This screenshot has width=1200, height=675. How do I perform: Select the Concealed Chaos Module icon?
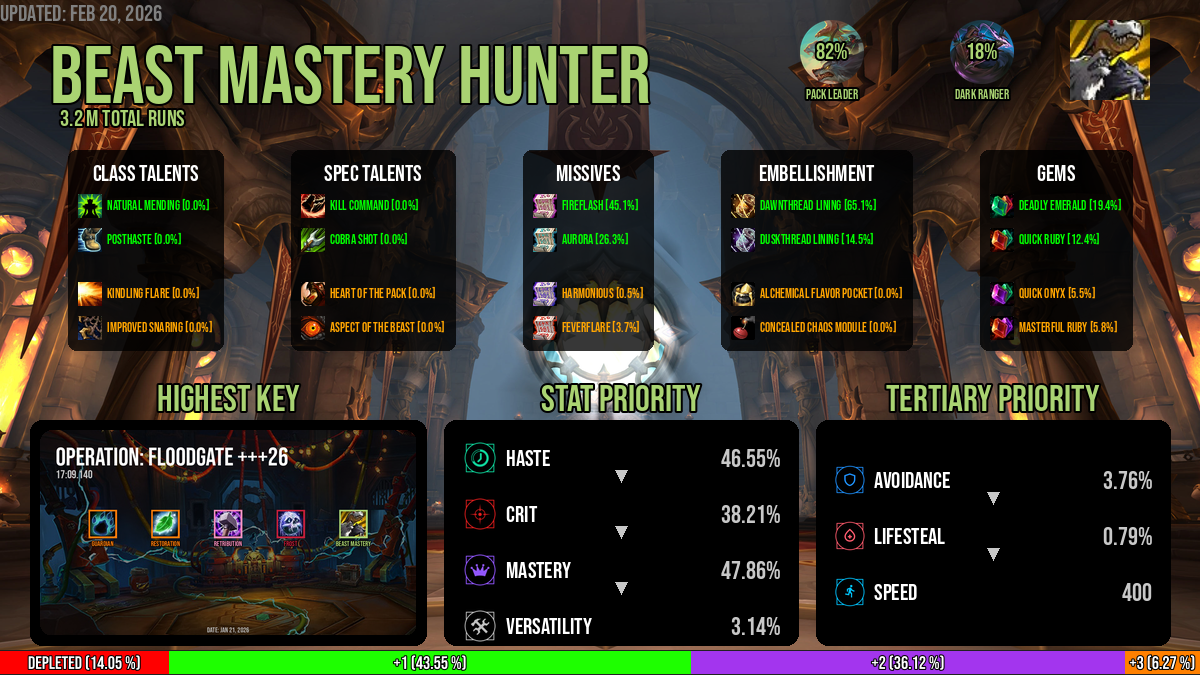[743, 327]
